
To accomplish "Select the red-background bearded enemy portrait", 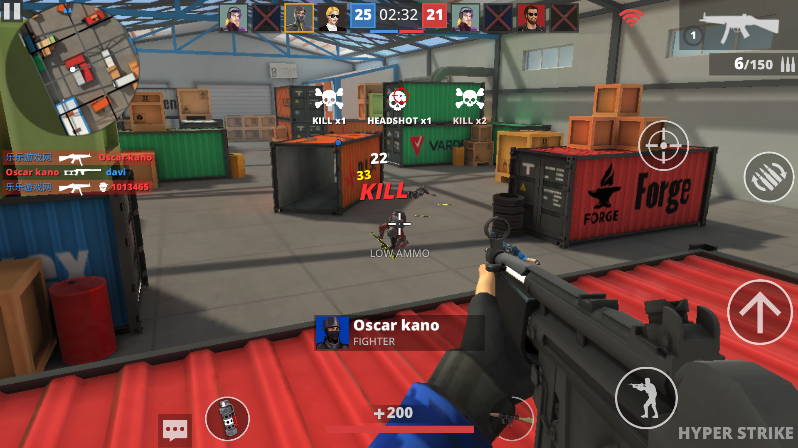I will (x=531, y=17).
